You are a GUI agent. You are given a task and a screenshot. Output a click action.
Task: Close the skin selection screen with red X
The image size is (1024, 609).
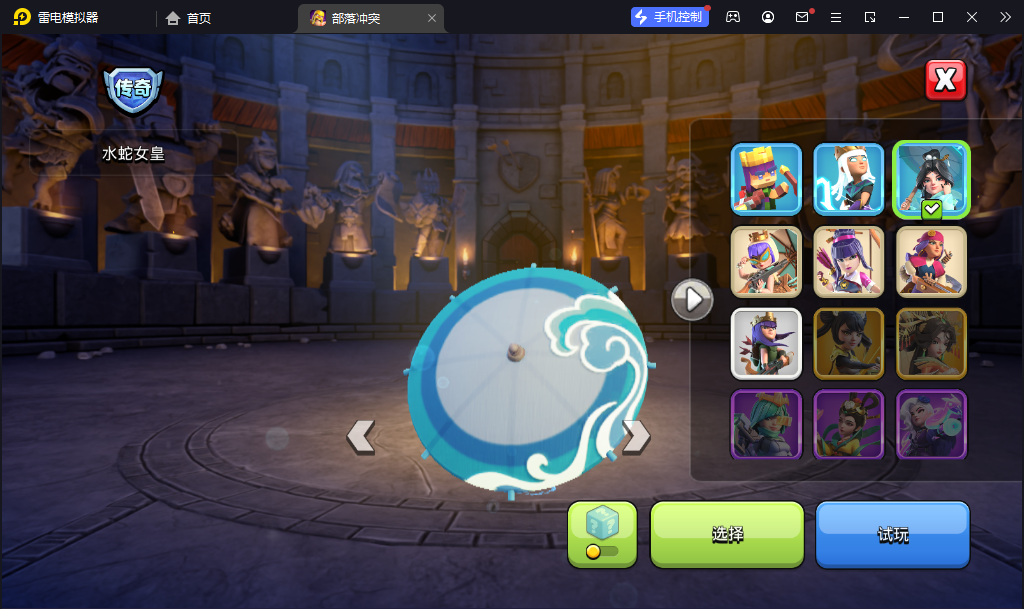945,81
